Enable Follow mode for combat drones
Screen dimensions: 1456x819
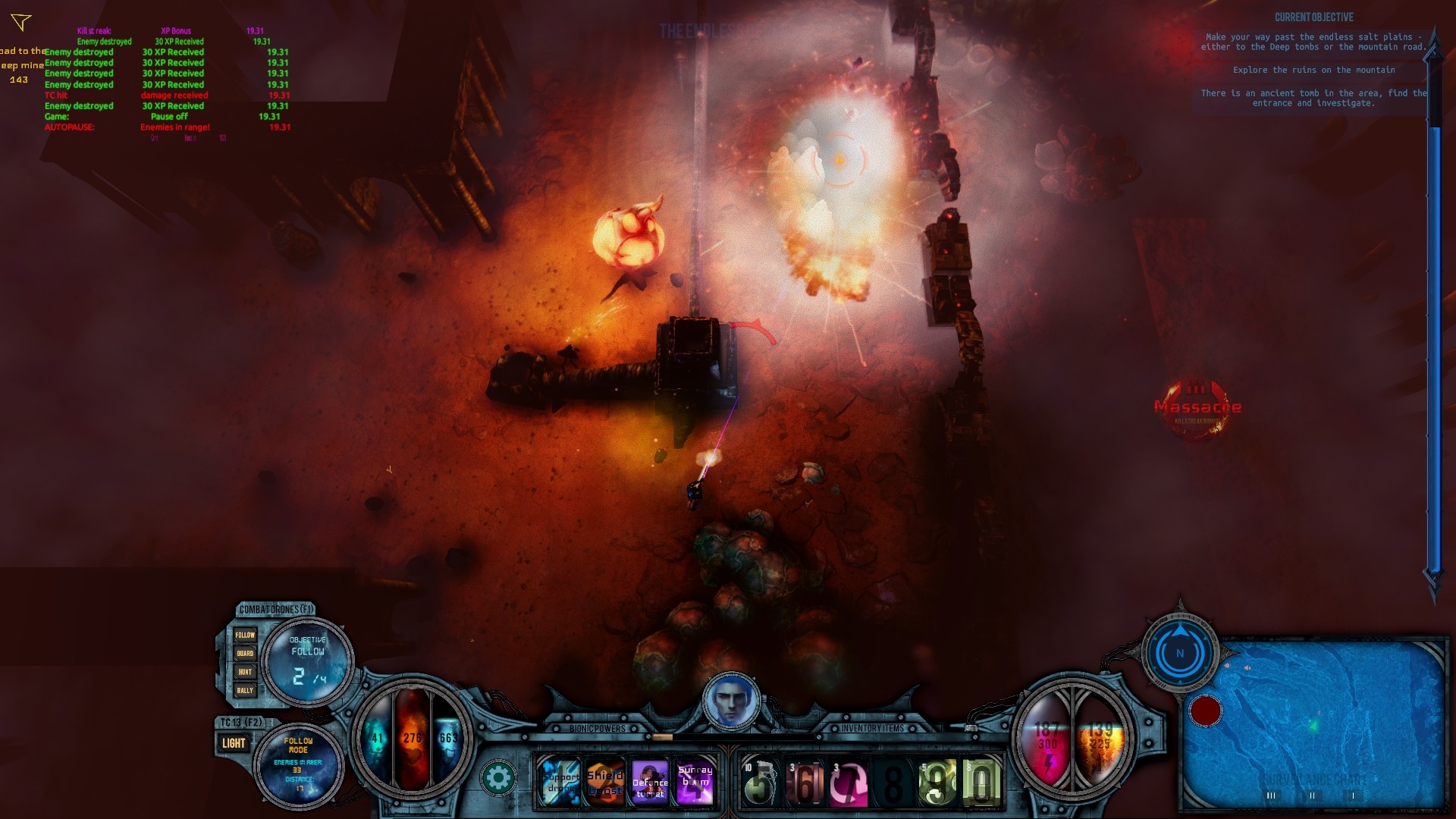246,634
